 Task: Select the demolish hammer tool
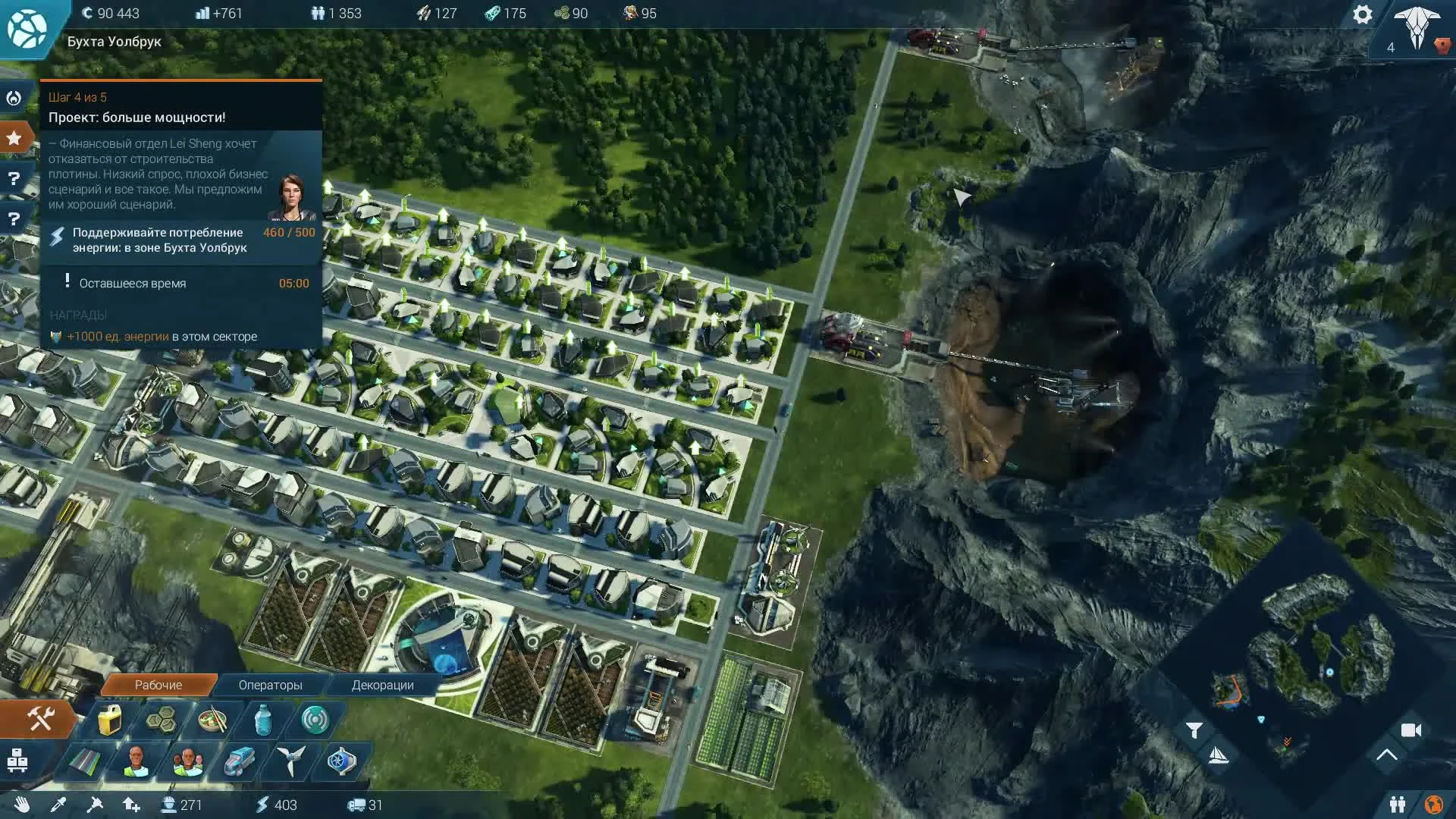coord(95,805)
